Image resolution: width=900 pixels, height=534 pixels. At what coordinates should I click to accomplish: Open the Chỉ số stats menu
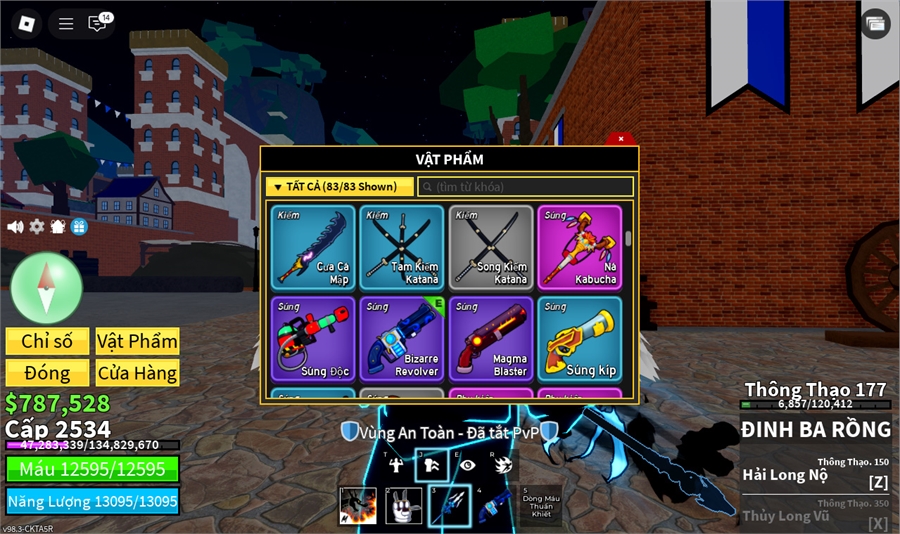pos(47,341)
